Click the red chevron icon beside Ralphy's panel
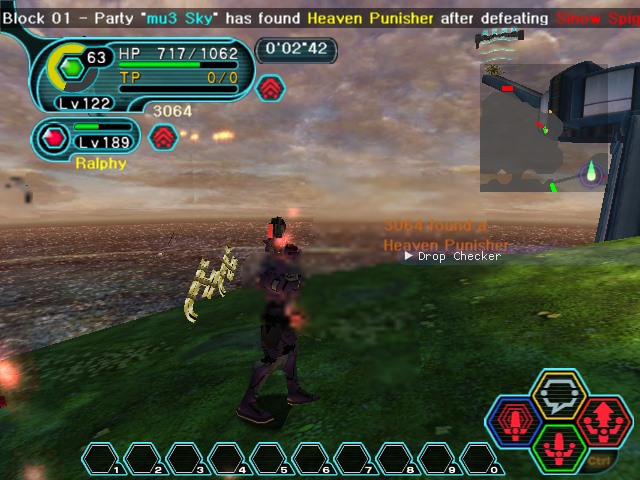This screenshot has width=640, height=480. tap(163, 137)
